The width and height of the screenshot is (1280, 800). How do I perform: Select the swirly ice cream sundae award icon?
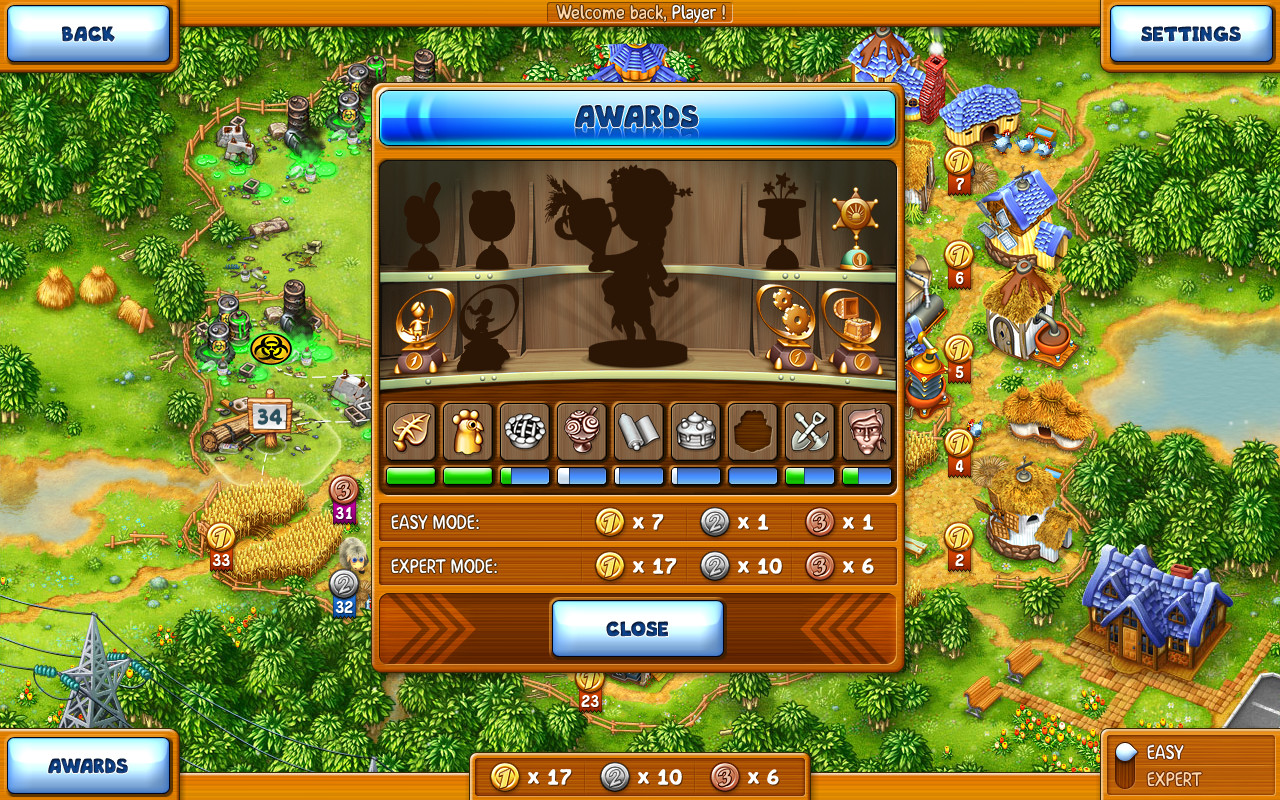click(581, 432)
